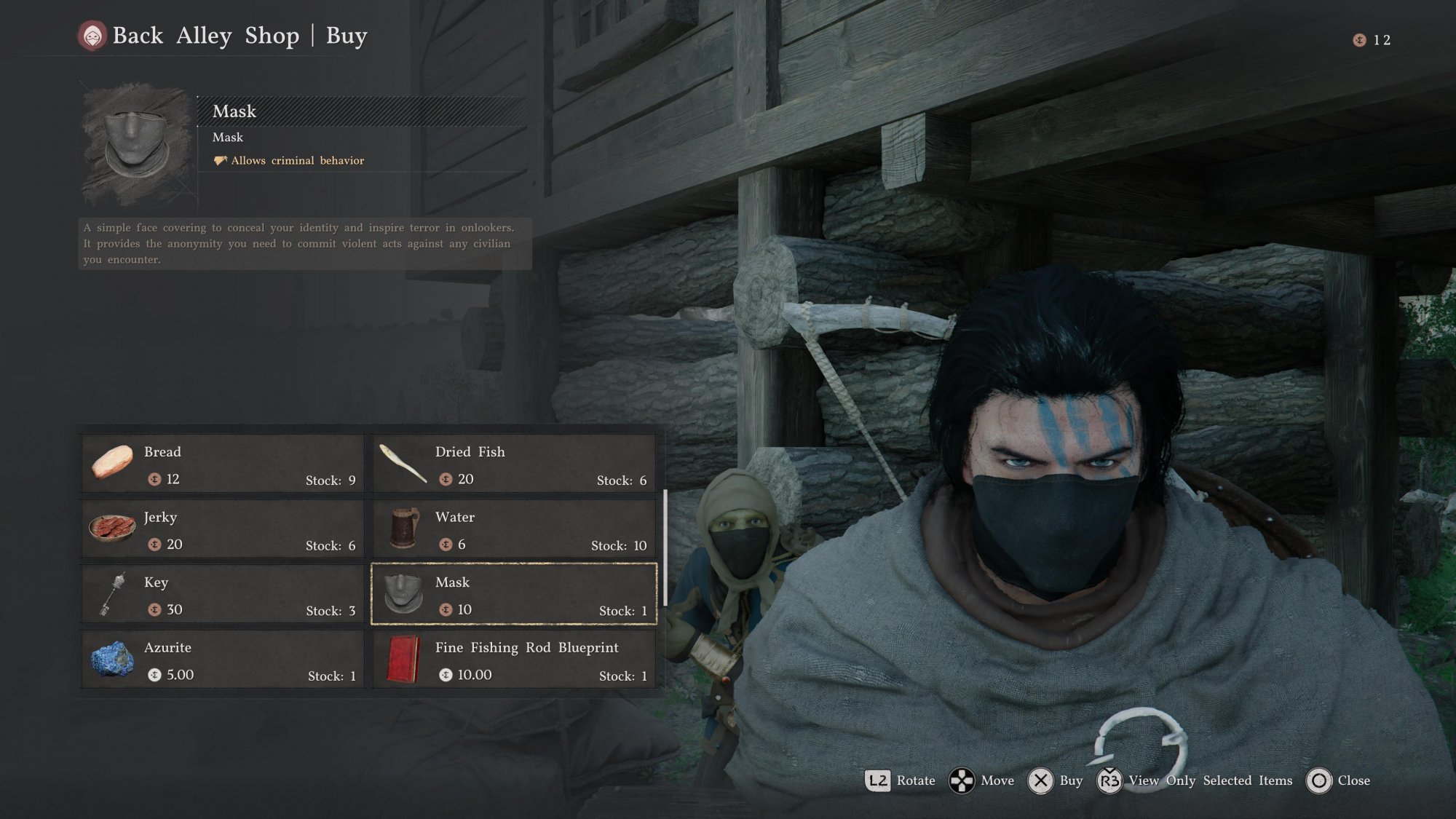Select the Key shop entry
The width and height of the screenshot is (1456, 819).
pyautogui.click(x=222, y=594)
